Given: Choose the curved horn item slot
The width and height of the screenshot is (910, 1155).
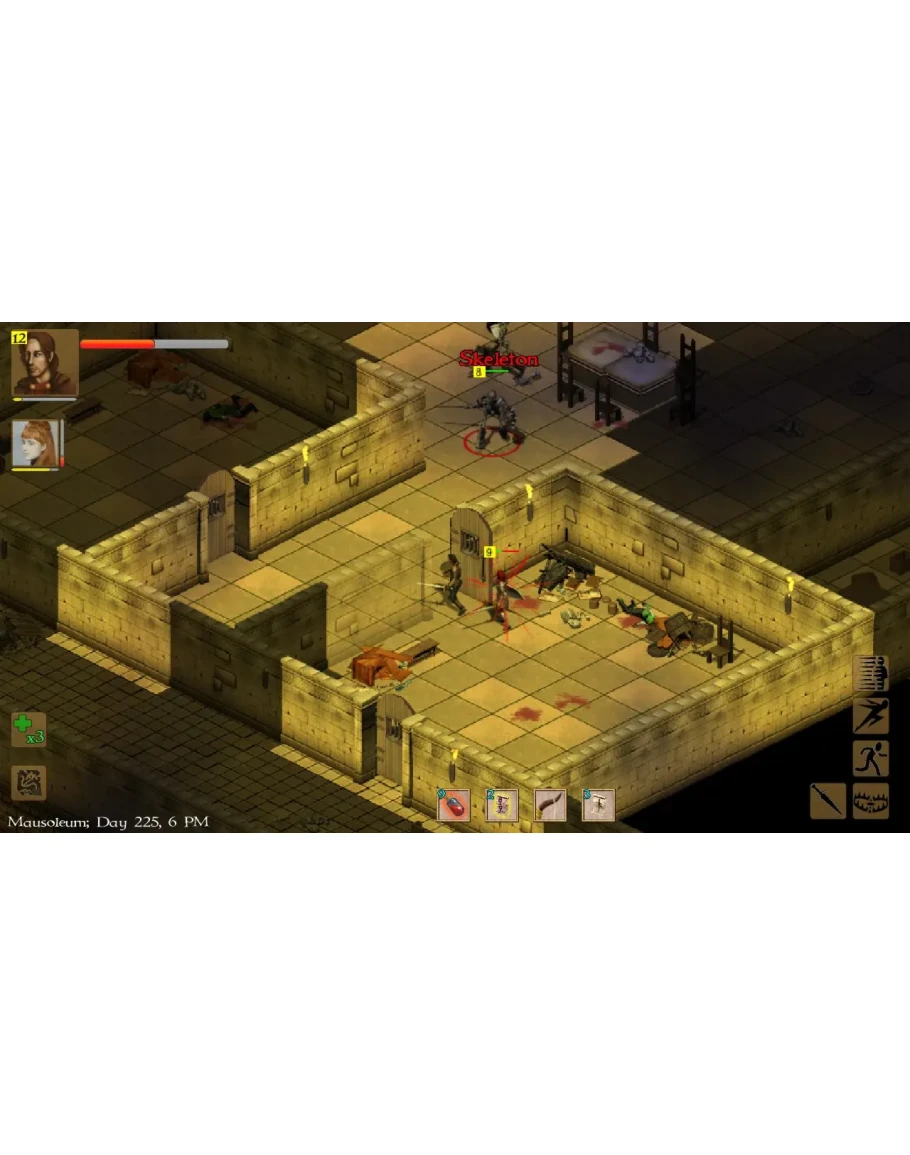Looking at the screenshot, I should [x=550, y=805].
